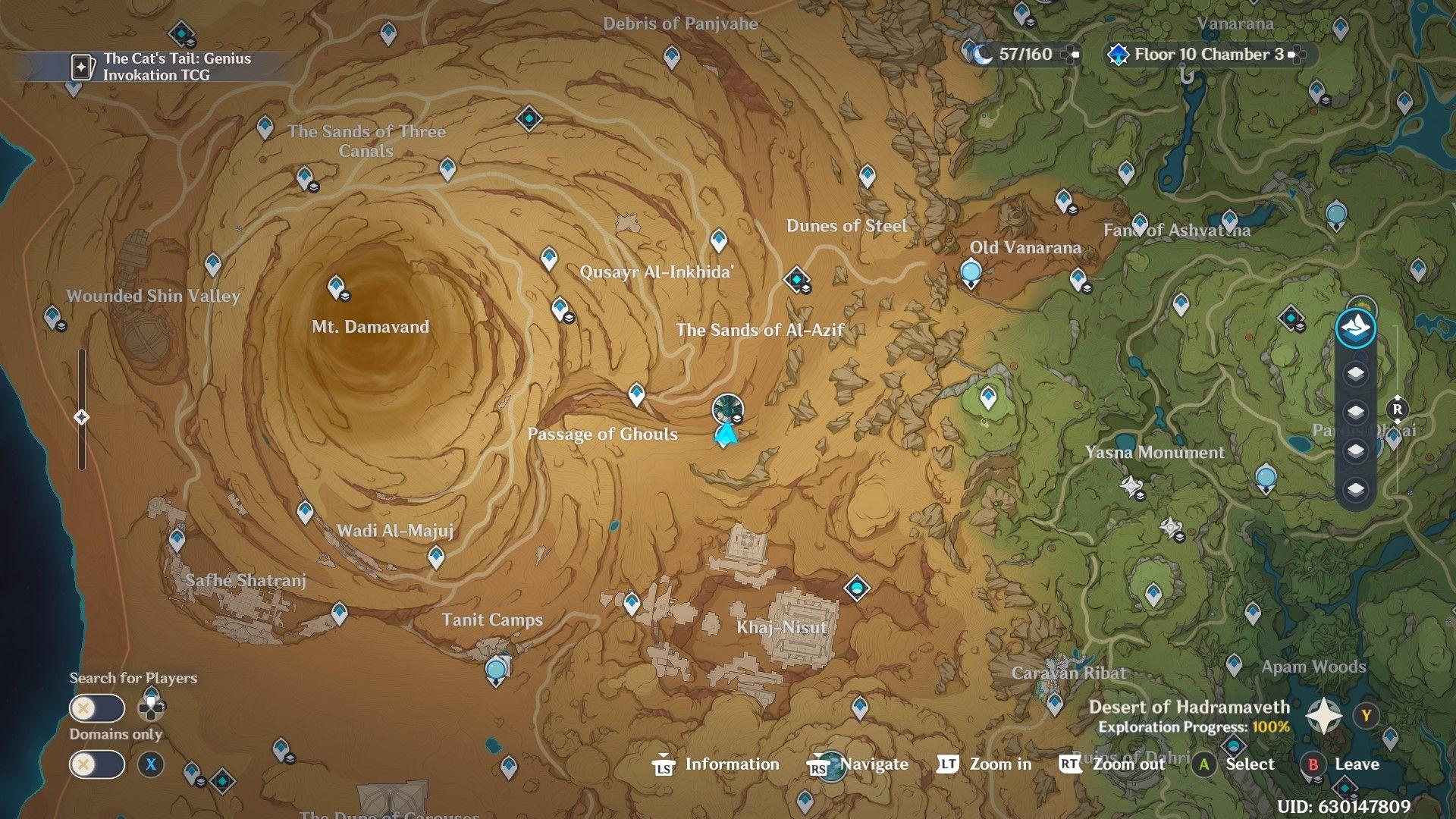Select the waypoint above Safhe Shatranj
The width and height of the screenshot is (1456, 819).
coord(177,540)
